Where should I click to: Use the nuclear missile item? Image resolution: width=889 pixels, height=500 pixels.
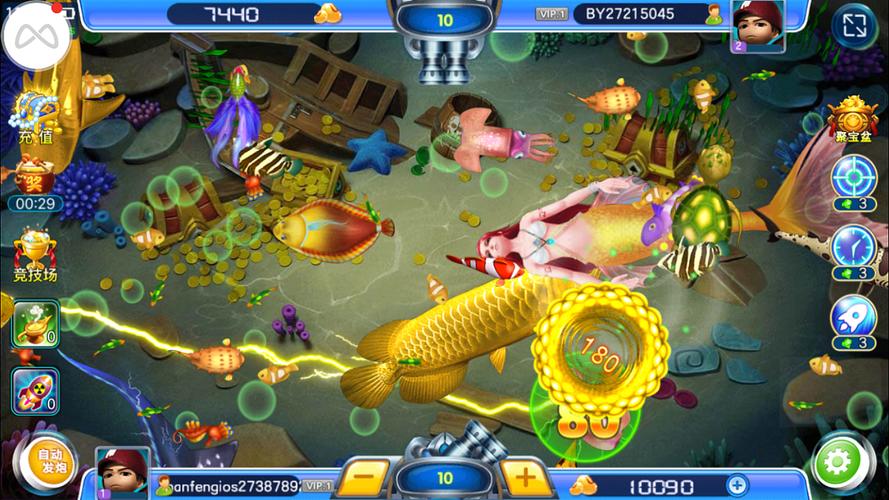pyautogui.click(x=34, y=391)
